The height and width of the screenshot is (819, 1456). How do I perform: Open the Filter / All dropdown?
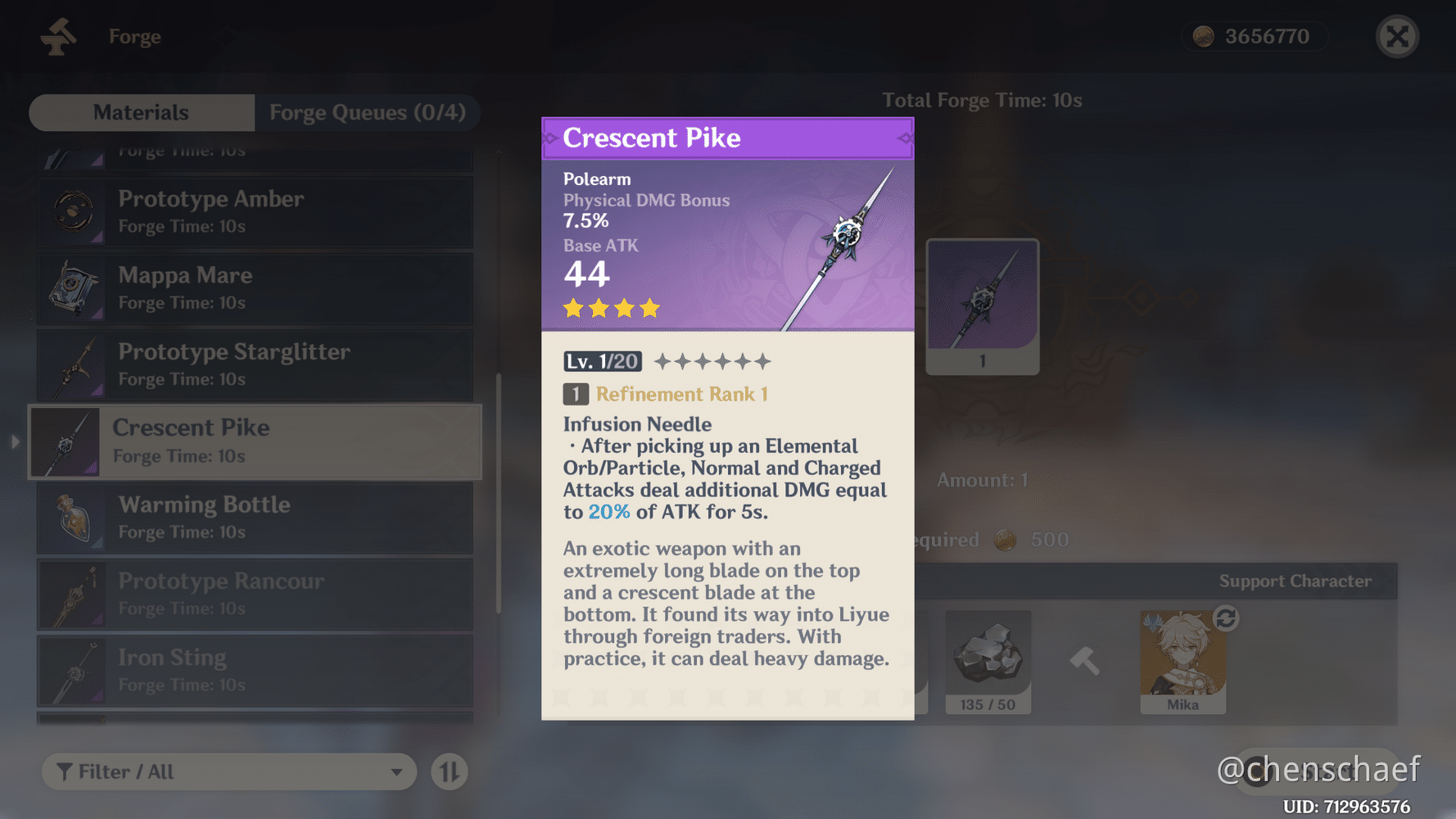(x=228, y=771)
